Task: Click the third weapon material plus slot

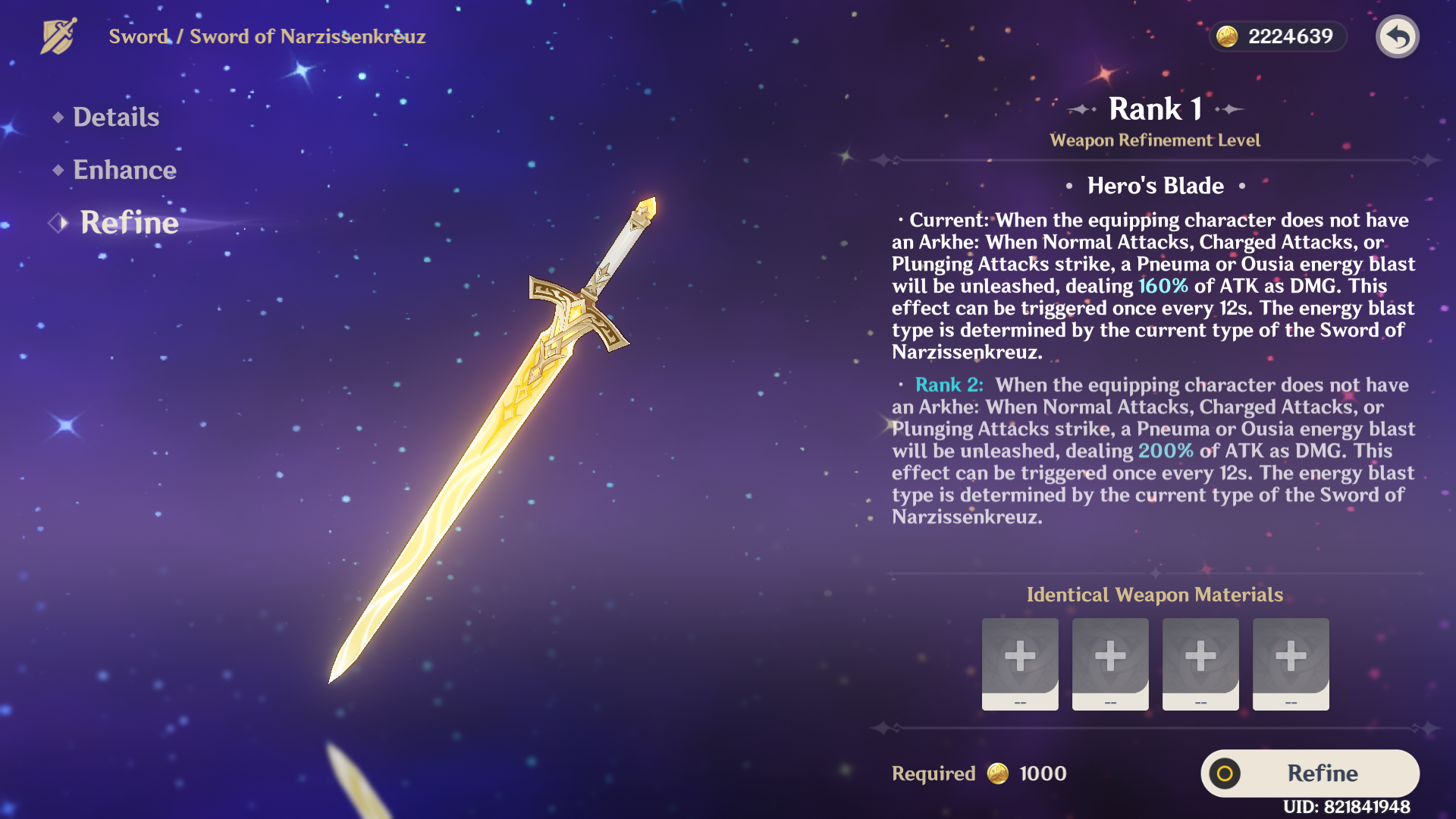Action: (1200, 664)
